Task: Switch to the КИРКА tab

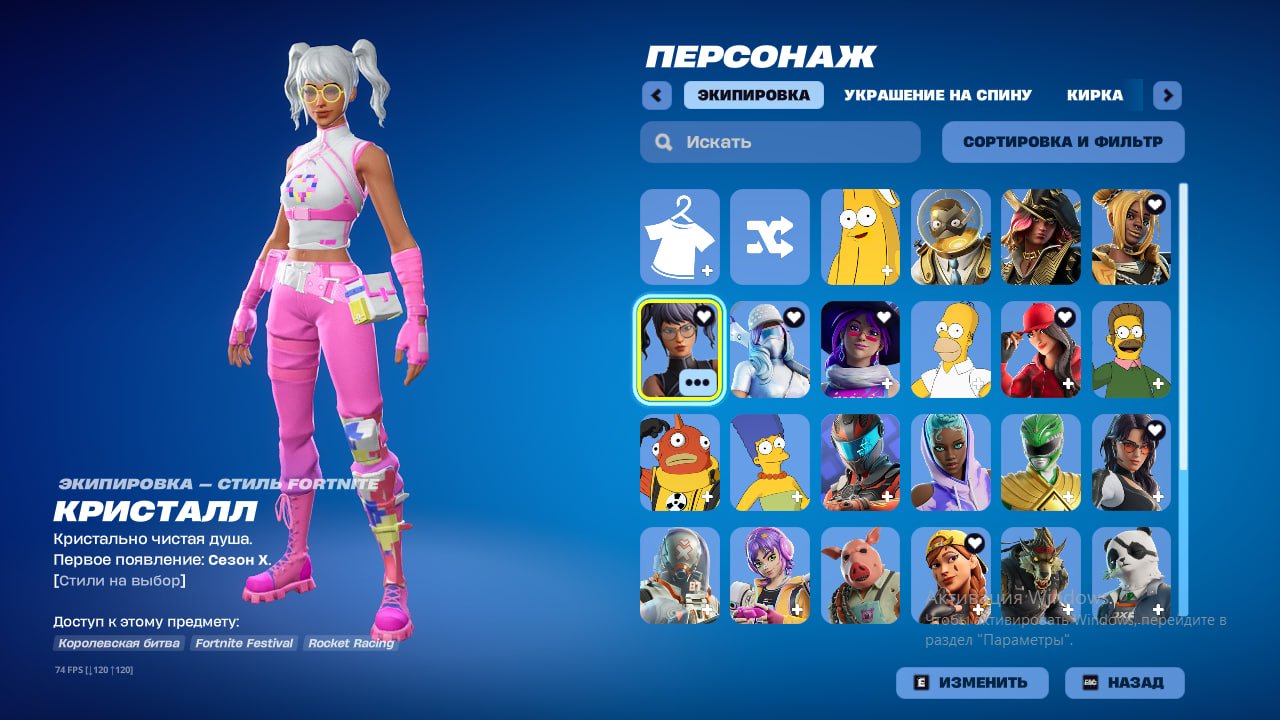Action: [x=1097, y=95]
